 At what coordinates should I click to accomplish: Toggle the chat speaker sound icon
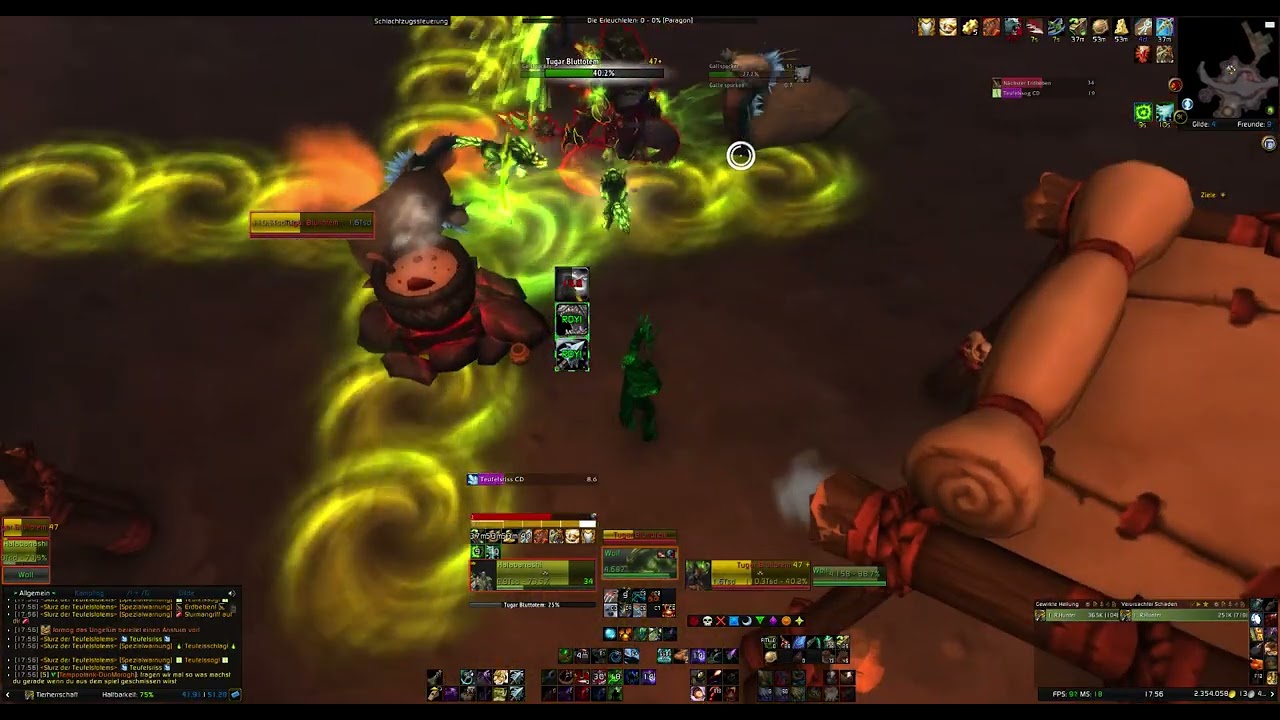click(x=232, y=593)
